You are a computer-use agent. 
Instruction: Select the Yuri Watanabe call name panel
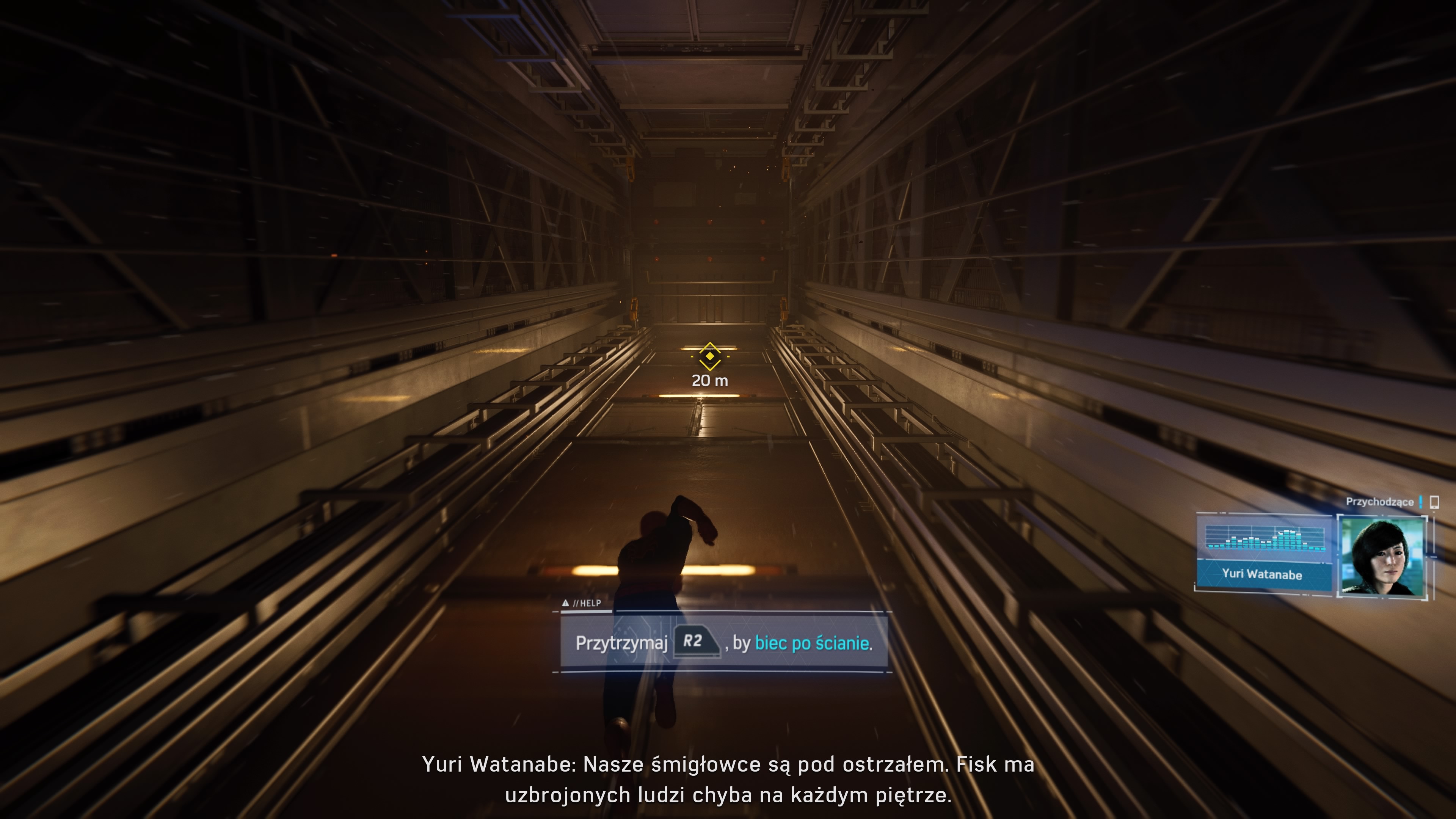point(1263,575)
